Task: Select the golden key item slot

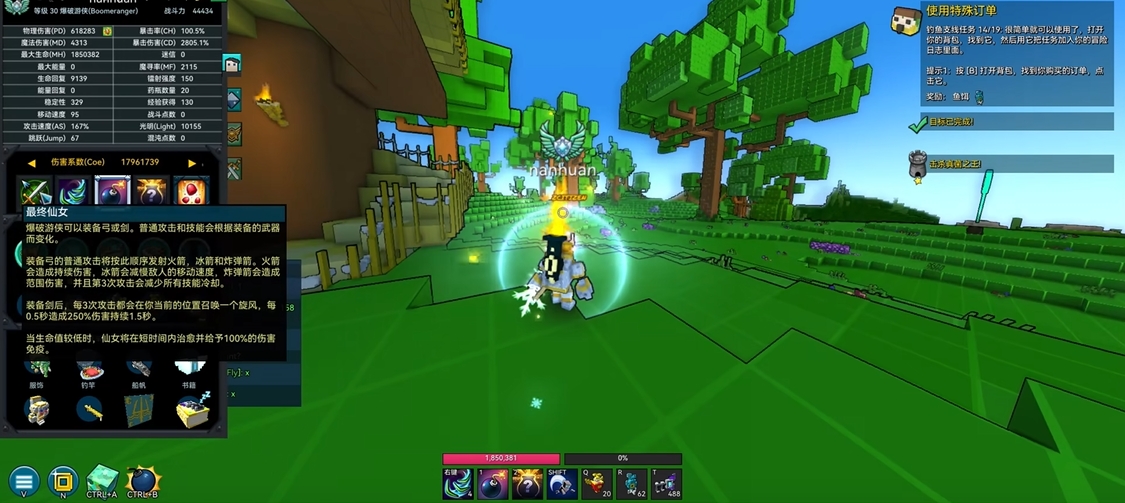Action: click(90, 409)
